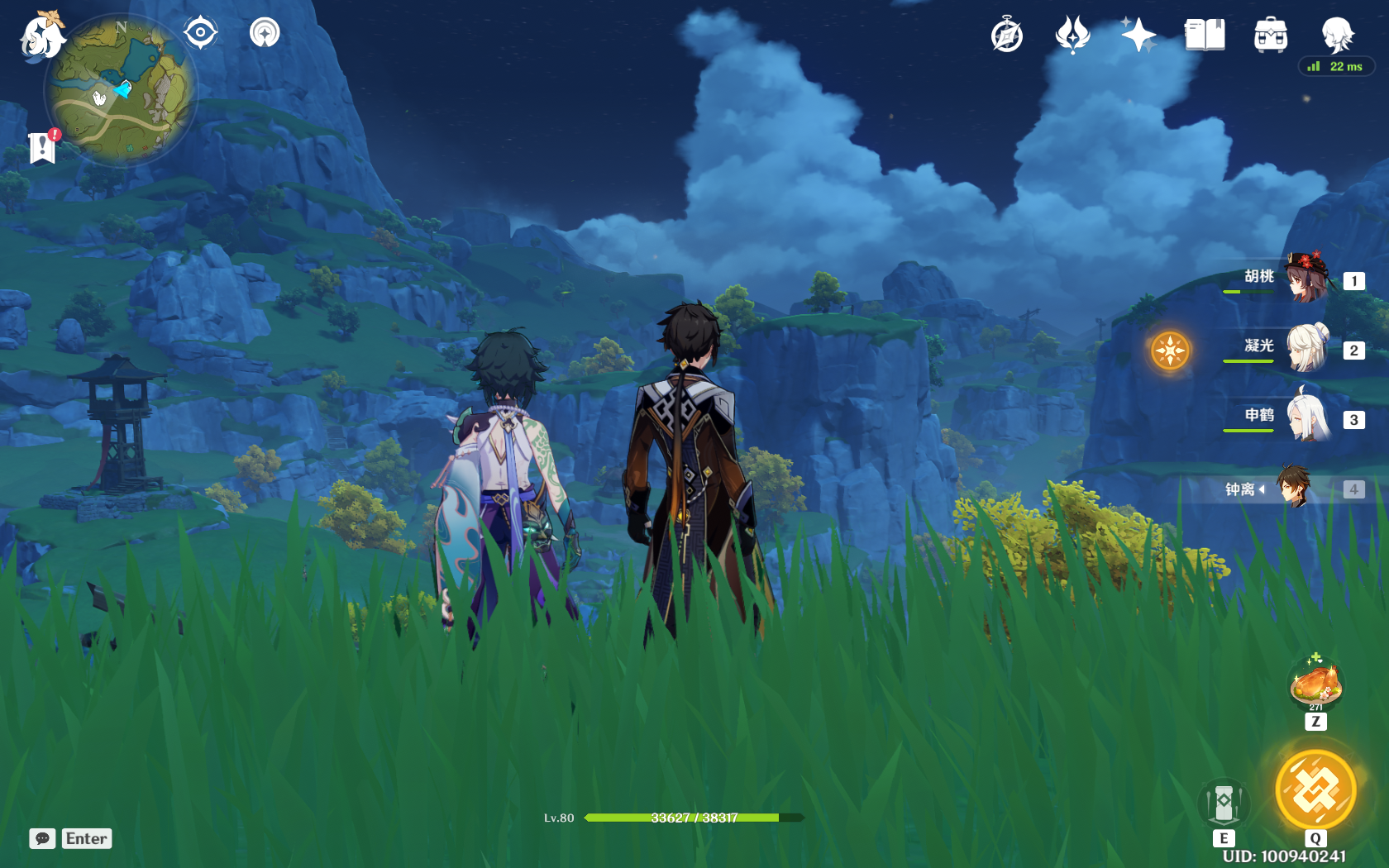This screenshot has height=868, width=1389.
Task: Switch to party member 胡桃
Action: click(1306, 279)
